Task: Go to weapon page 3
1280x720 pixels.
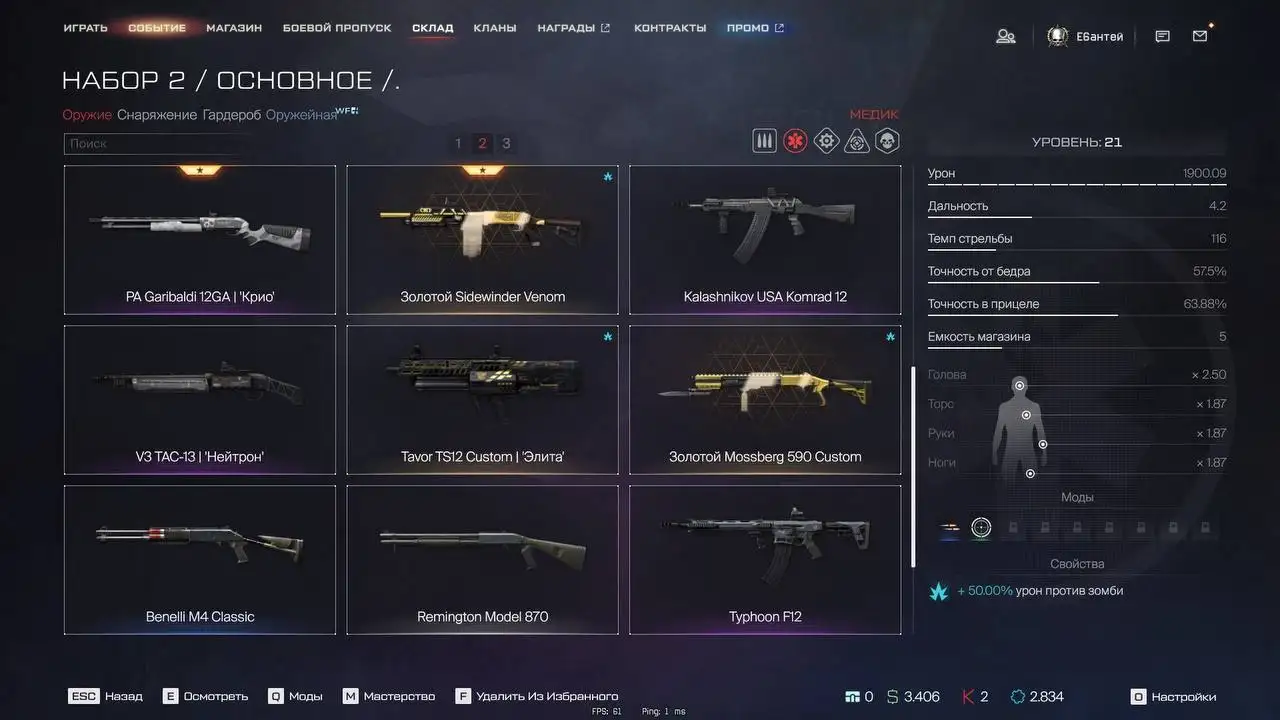Action: tap(506, 143)
